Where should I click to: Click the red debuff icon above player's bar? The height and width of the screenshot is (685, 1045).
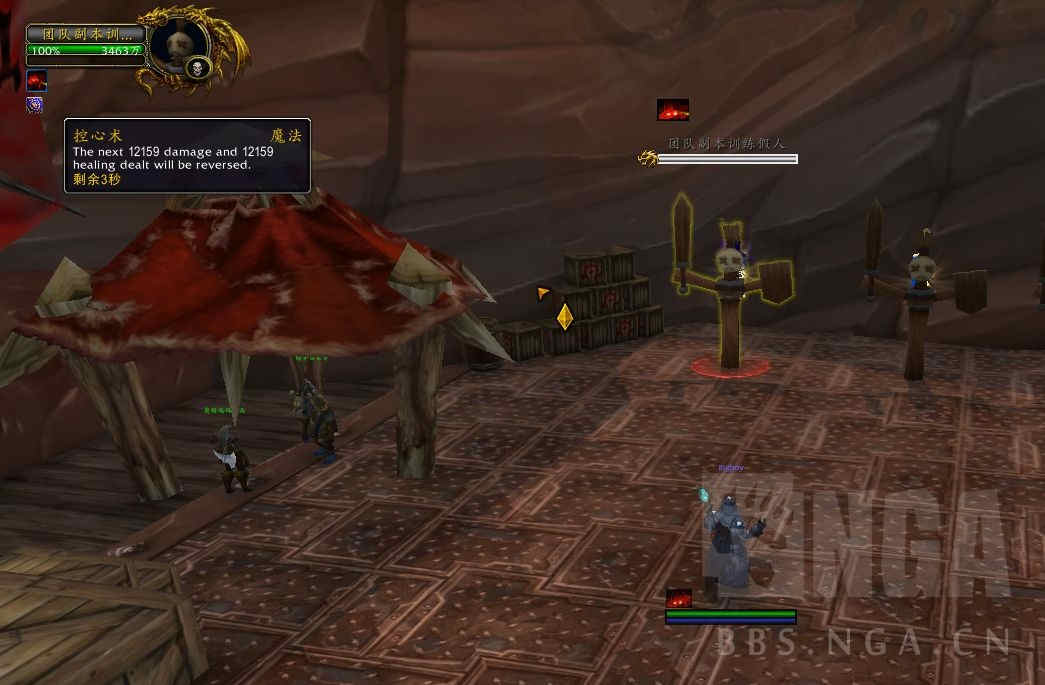point(679,598)
